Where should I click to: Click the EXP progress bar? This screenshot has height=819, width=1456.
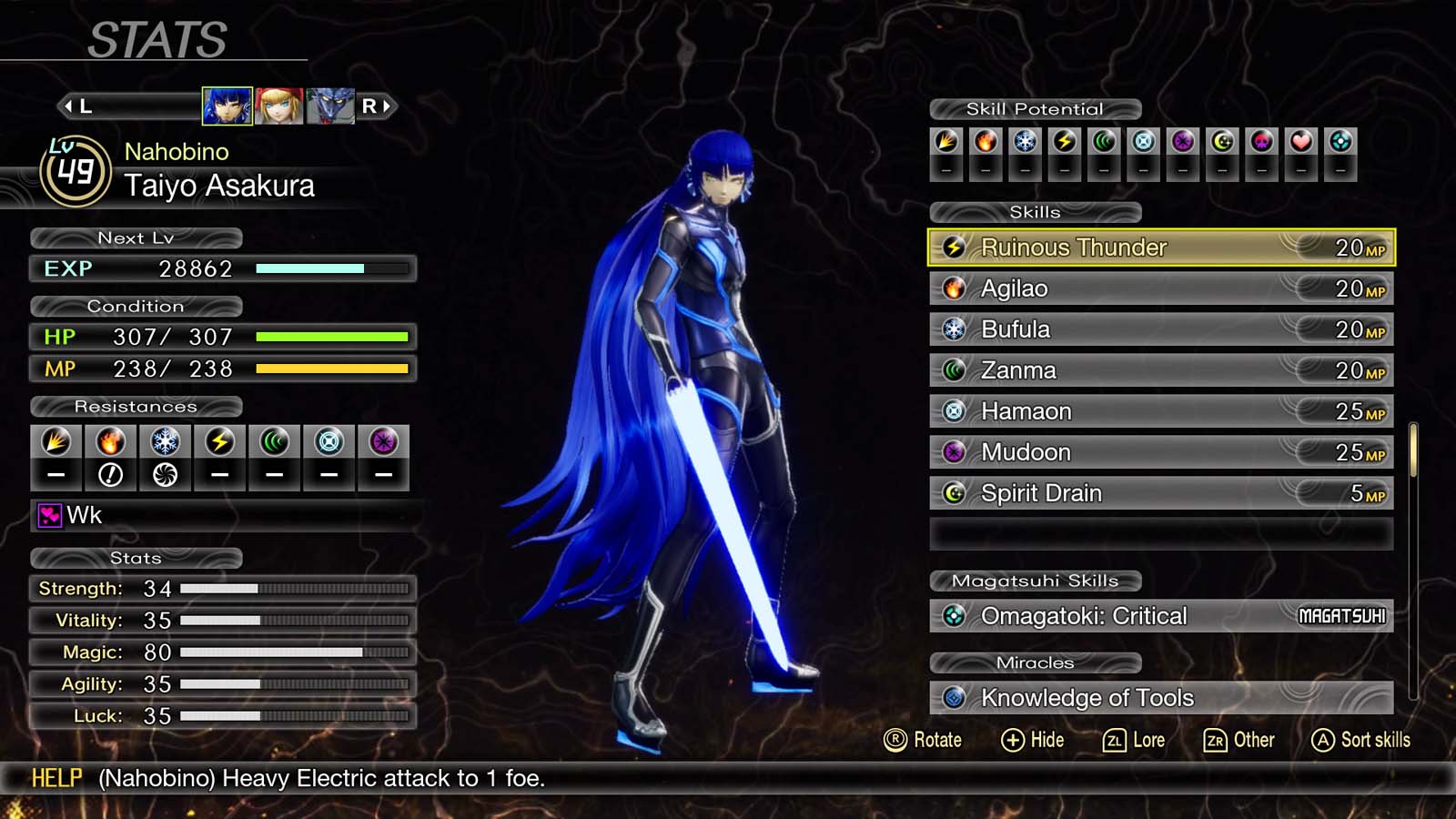[330, 268]
